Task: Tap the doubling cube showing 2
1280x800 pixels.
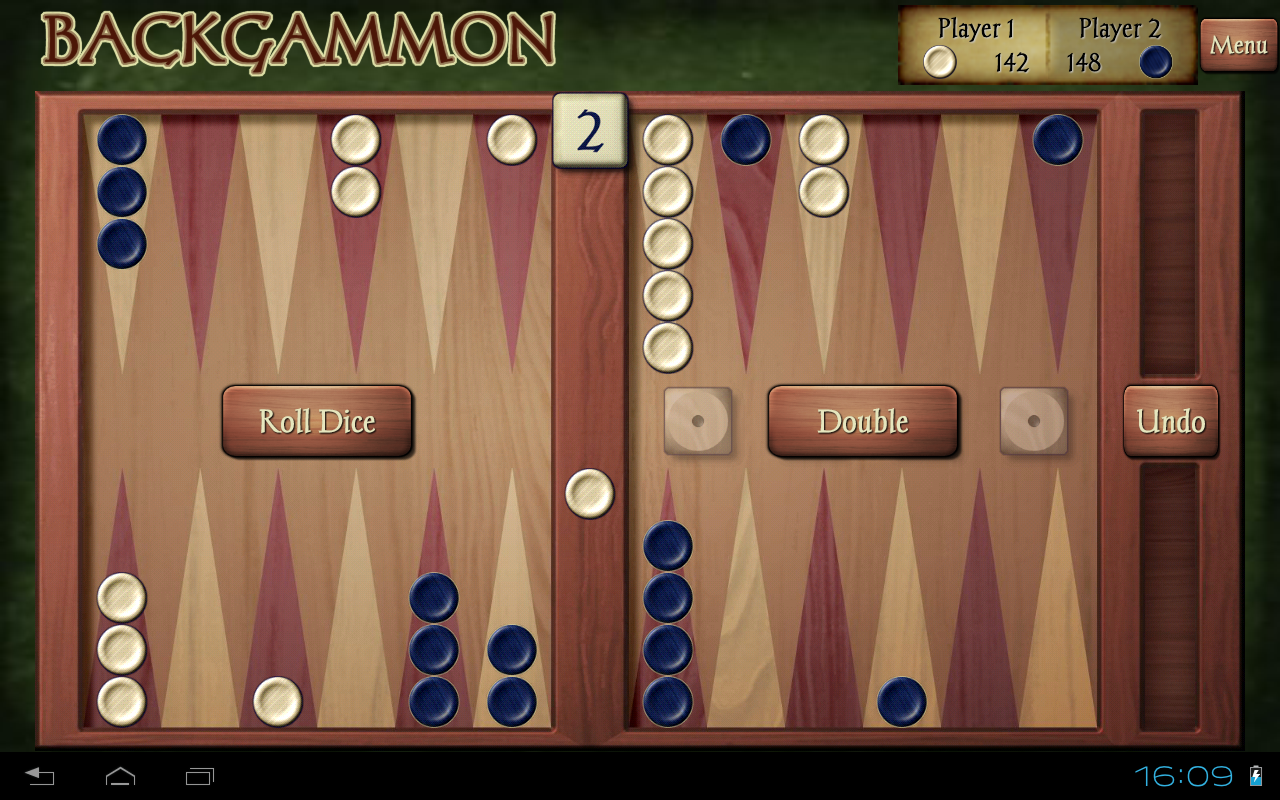Action: point(588,131)
